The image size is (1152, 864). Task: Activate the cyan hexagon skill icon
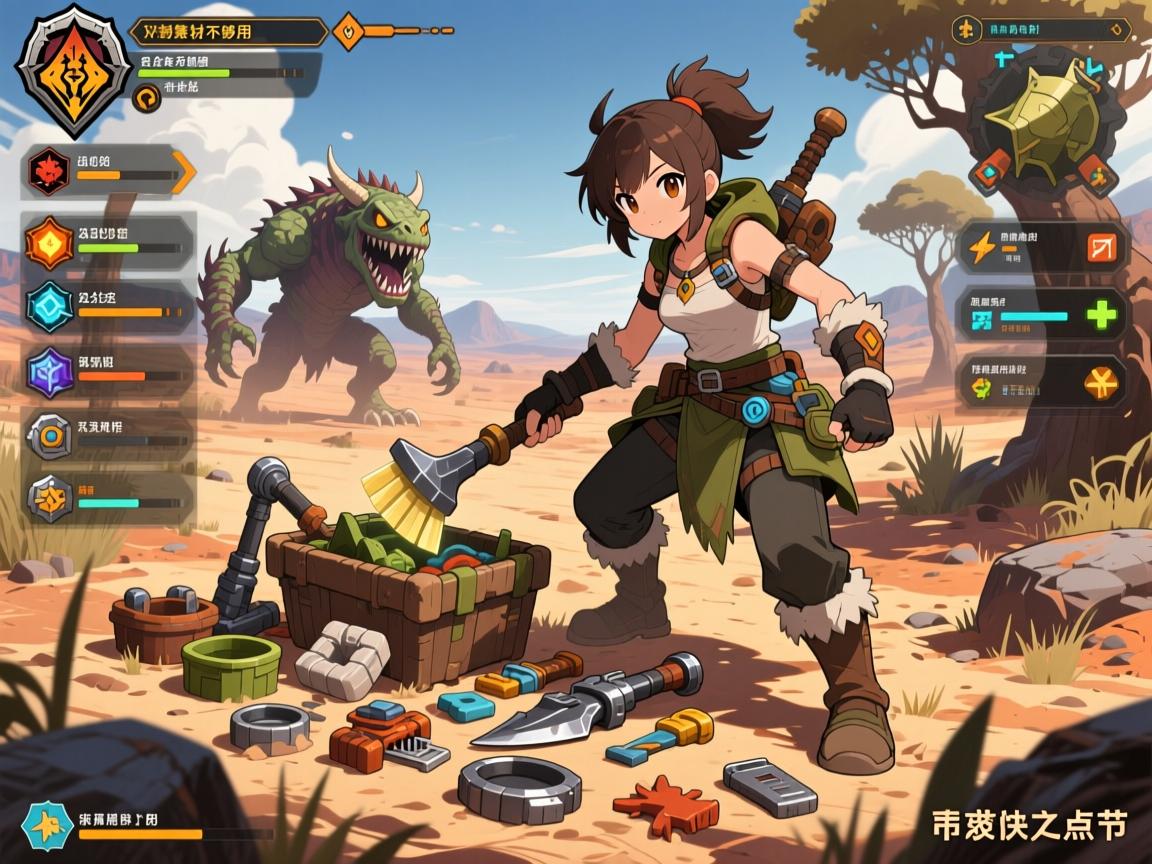tap(48, 306)
